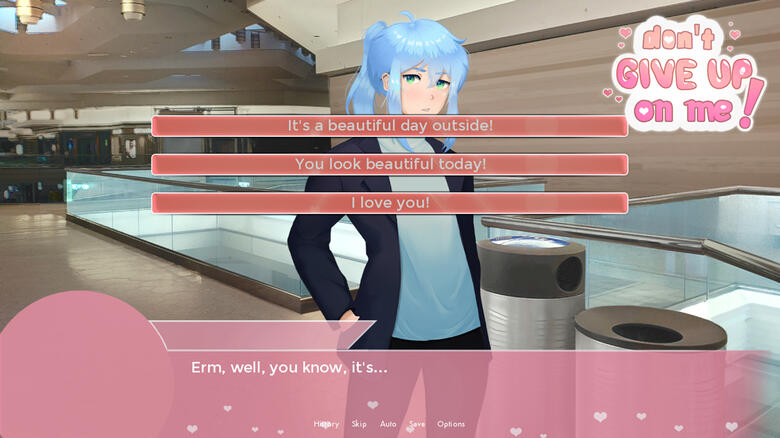The image size is (780, 438).
Task: Activate the Skip button
Action: [x=359, y=424]
